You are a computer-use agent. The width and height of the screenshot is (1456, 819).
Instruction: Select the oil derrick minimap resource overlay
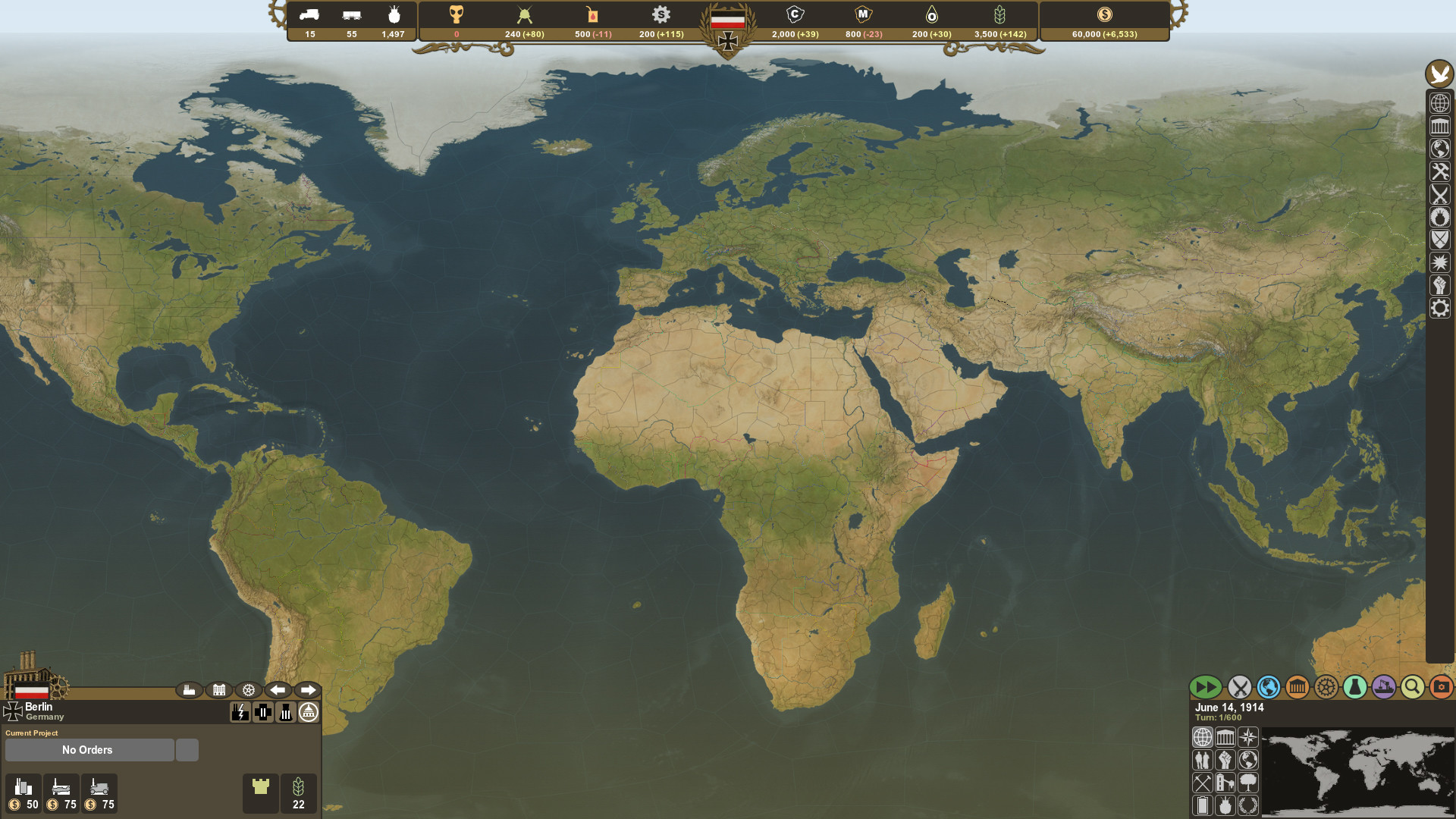pyautogui.click(x=1225, y=783)
